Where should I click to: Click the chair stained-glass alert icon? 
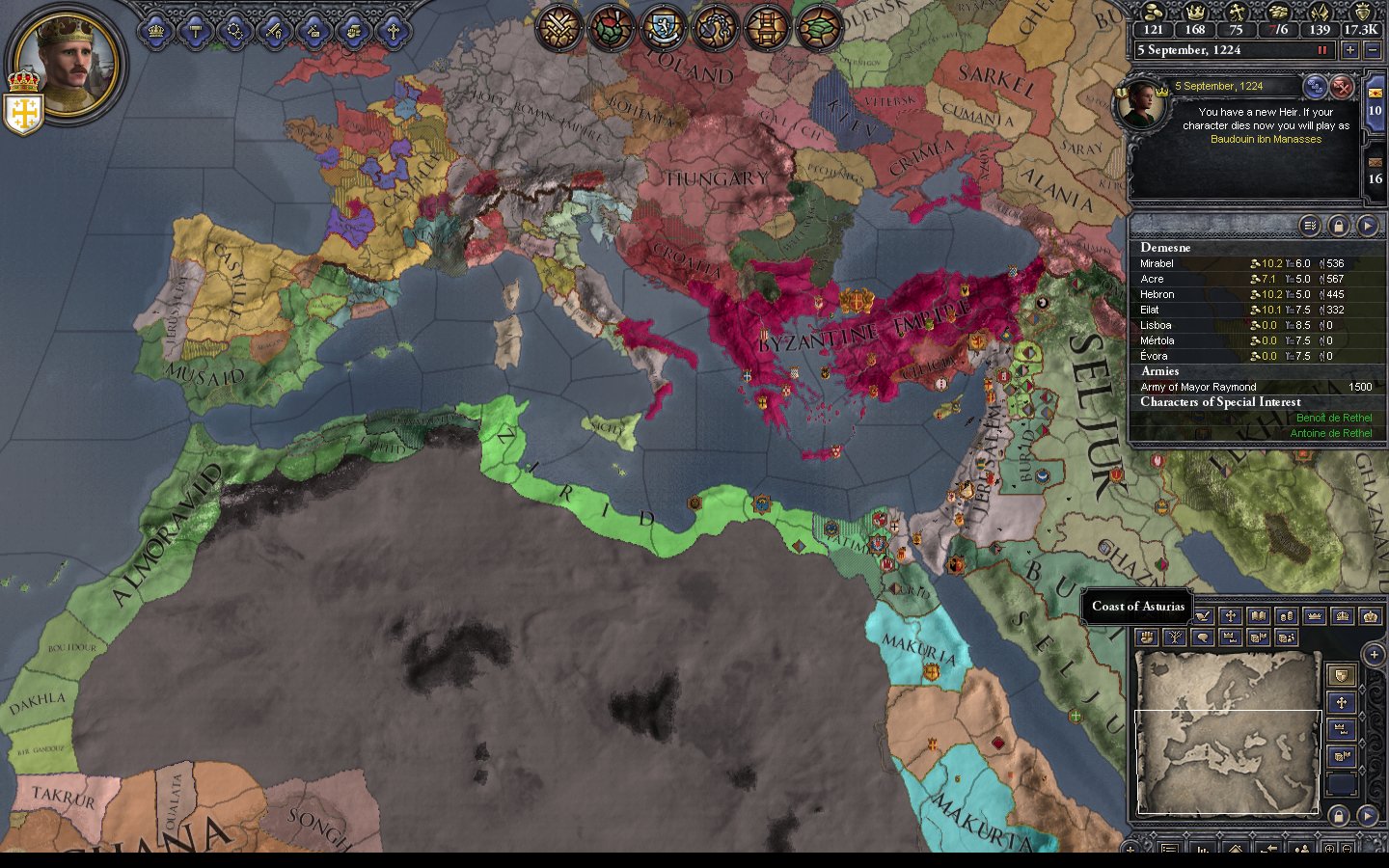pyautogui.click(x=768, y=27)
